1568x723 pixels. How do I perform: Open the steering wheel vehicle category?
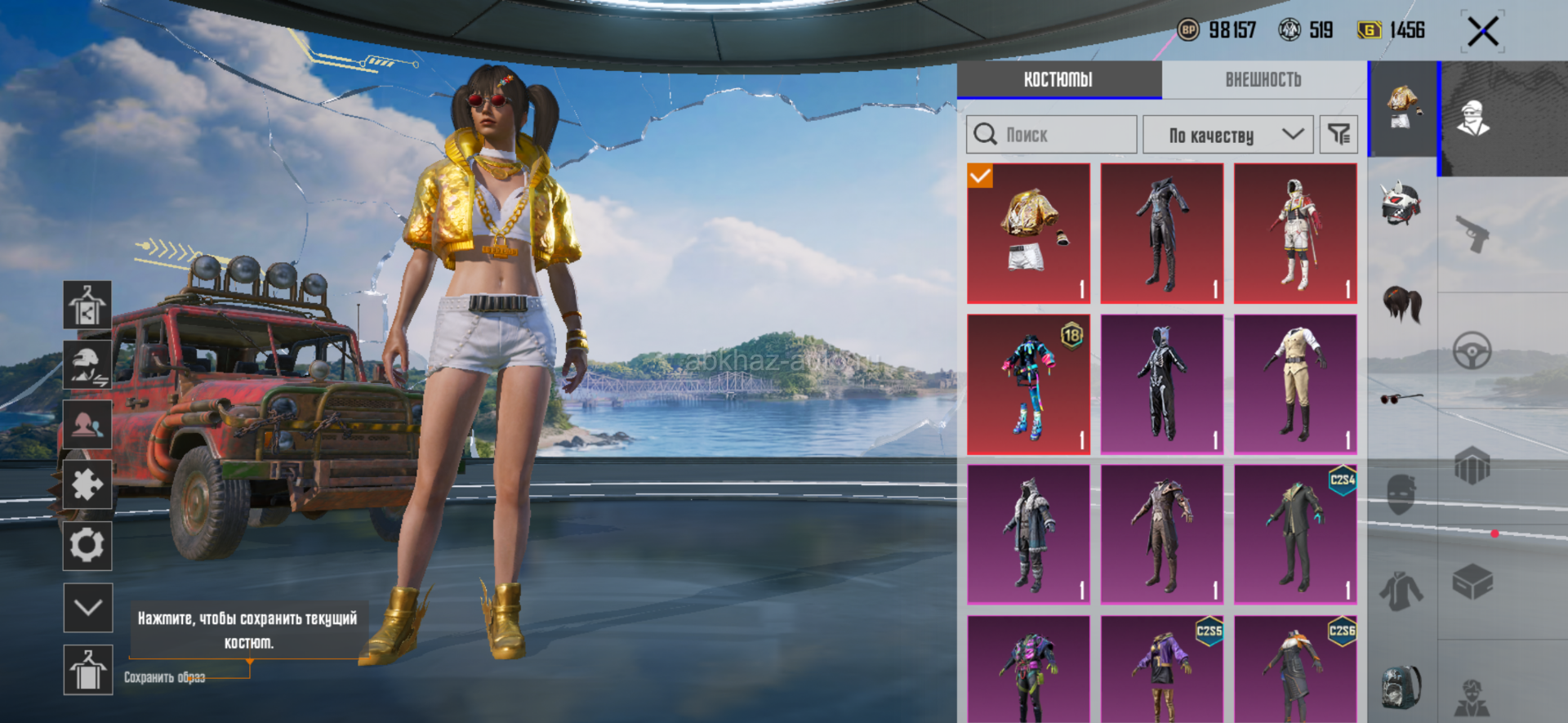click(1472, 351)
